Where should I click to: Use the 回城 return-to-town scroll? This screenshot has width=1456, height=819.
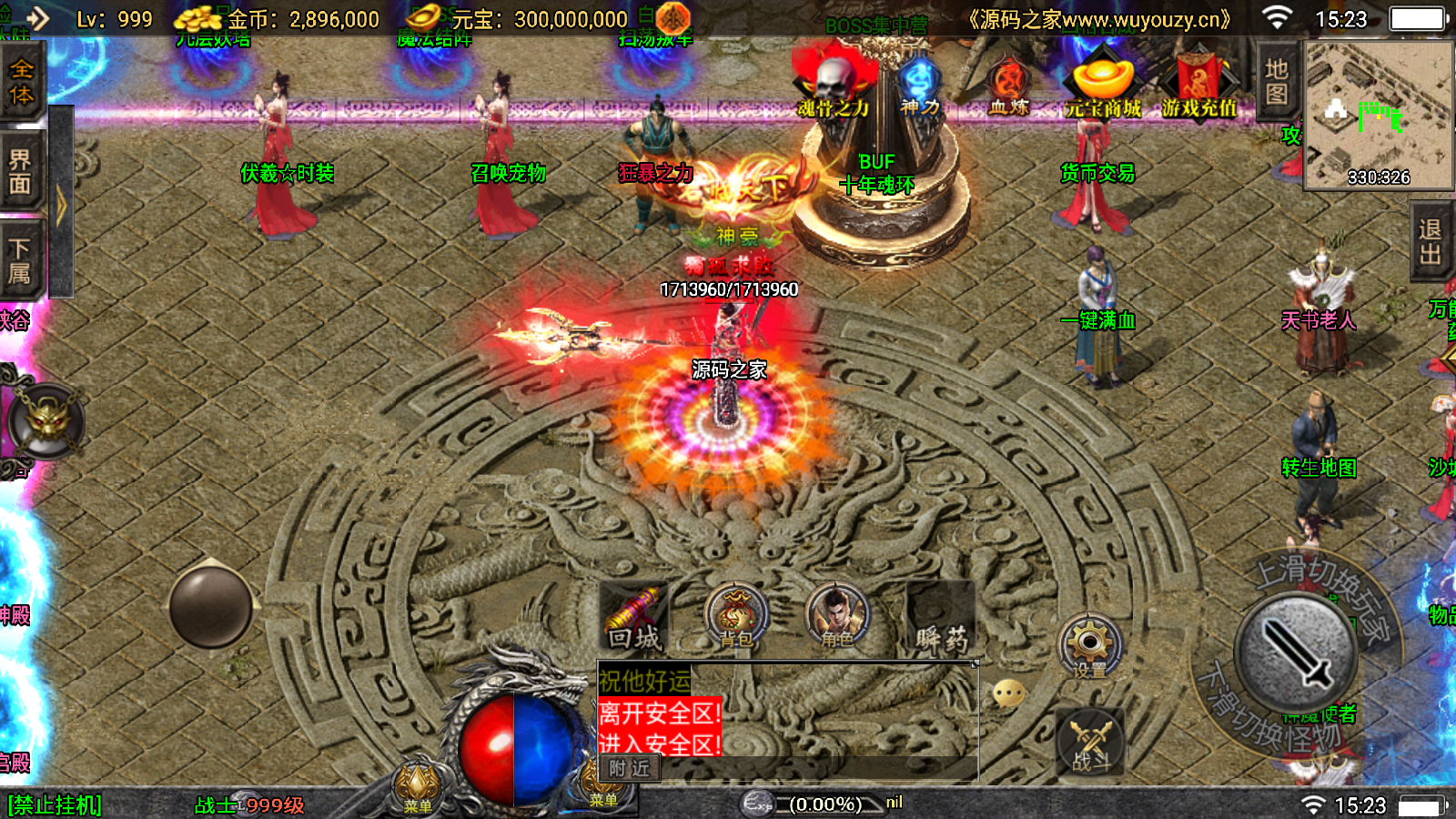click(634, 619)
